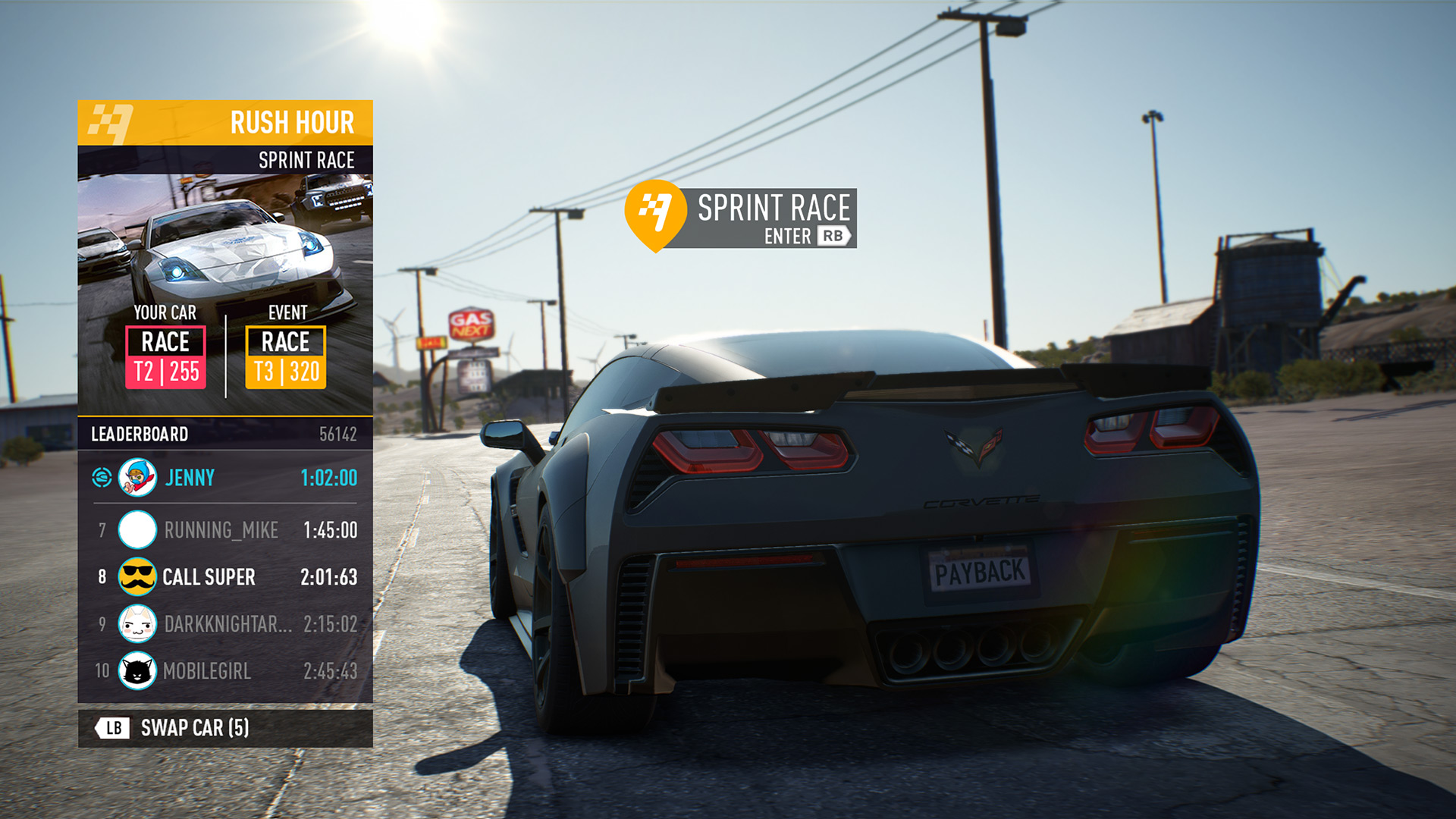Click the yellow T3 320 rating bar

click(285, 372)
